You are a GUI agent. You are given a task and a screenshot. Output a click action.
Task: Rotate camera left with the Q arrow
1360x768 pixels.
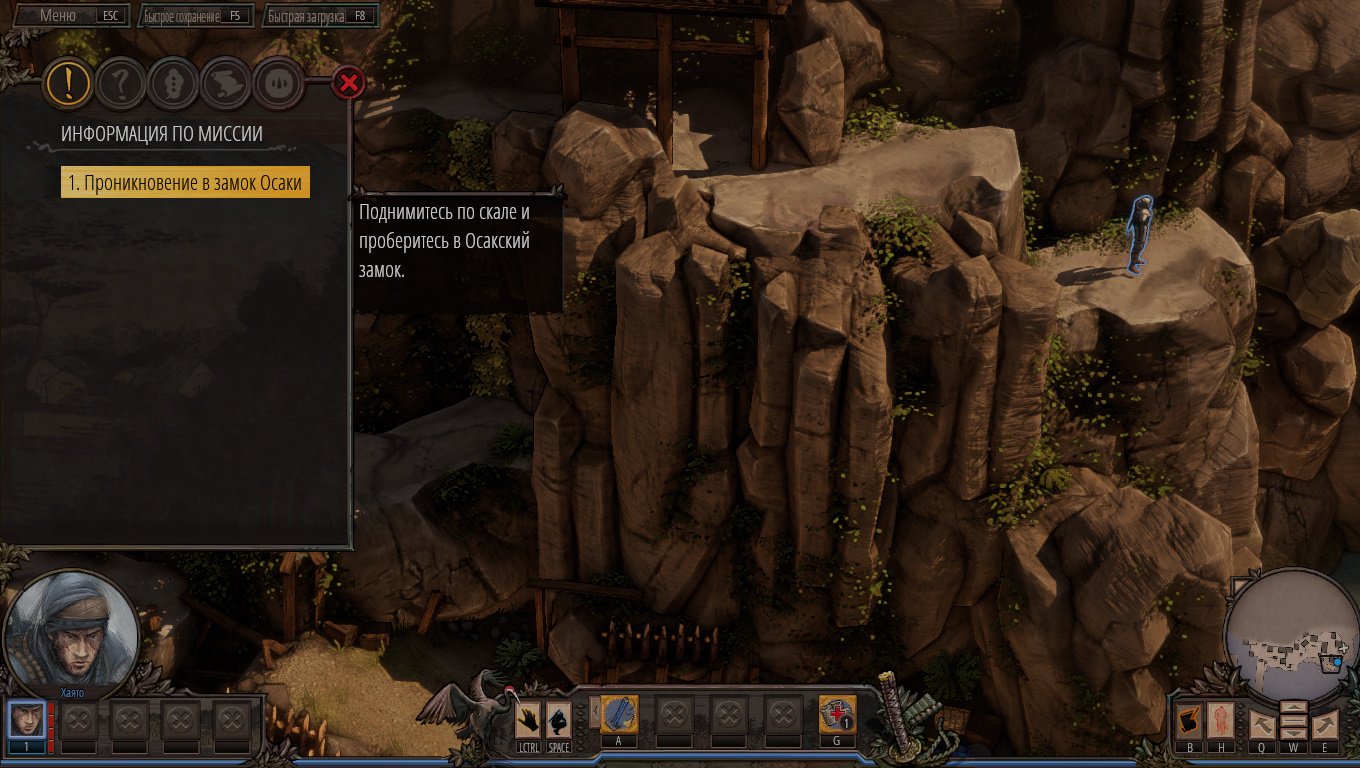1263,723
